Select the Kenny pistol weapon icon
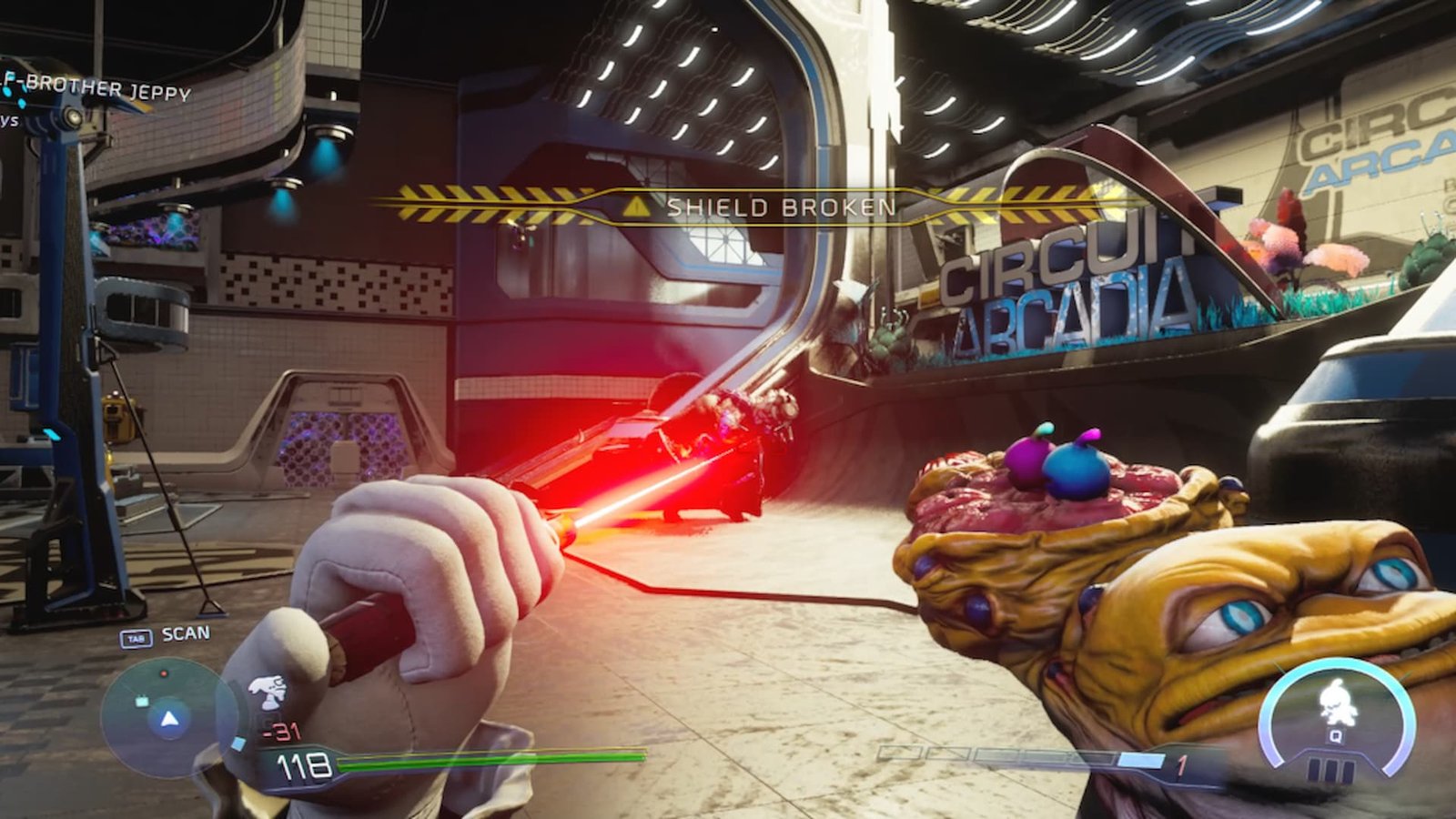The image size is (1456, 819). coord(267,693)
